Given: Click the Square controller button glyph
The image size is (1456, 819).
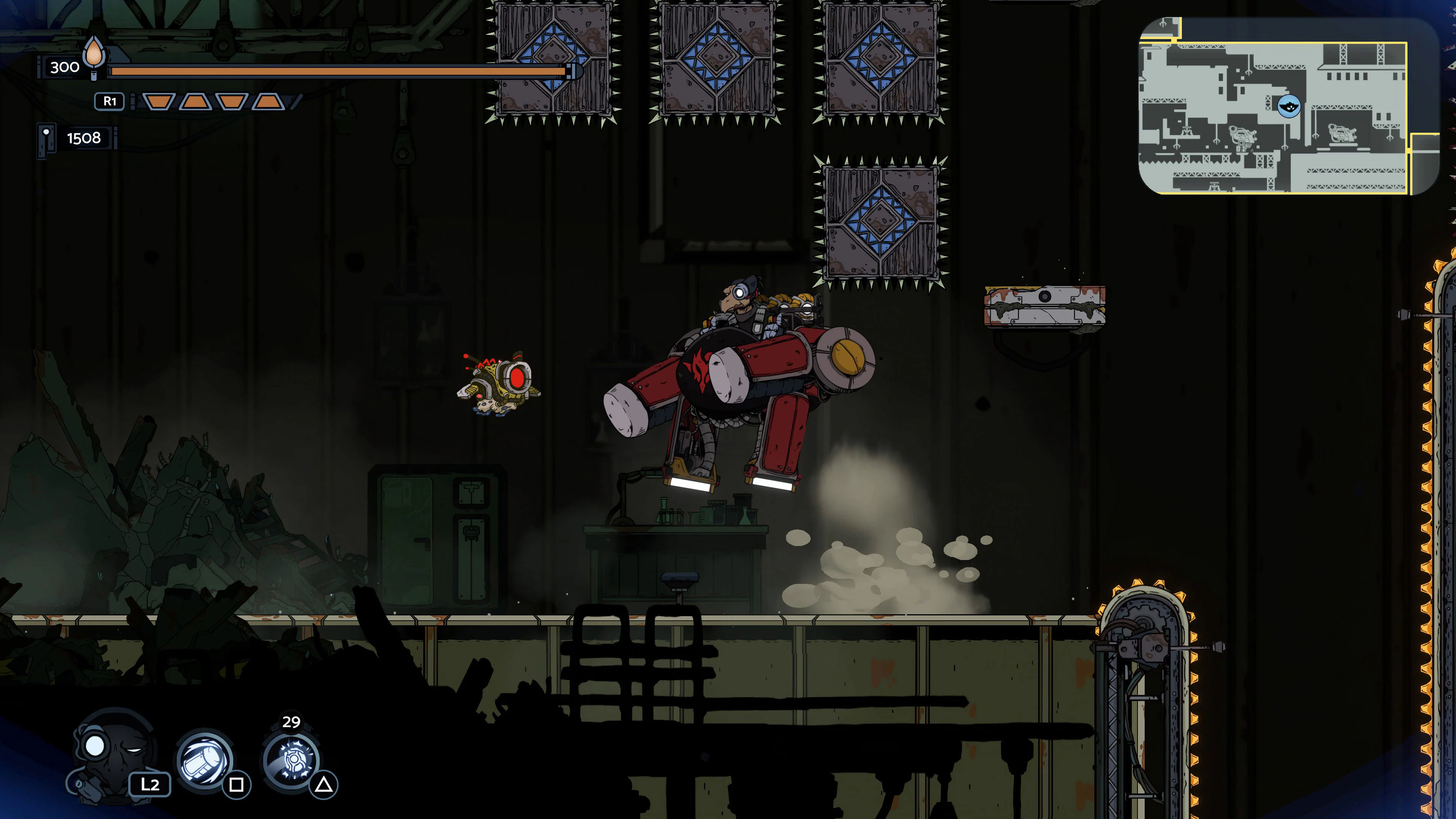Looking at the screenshot, I should [237, 786].
